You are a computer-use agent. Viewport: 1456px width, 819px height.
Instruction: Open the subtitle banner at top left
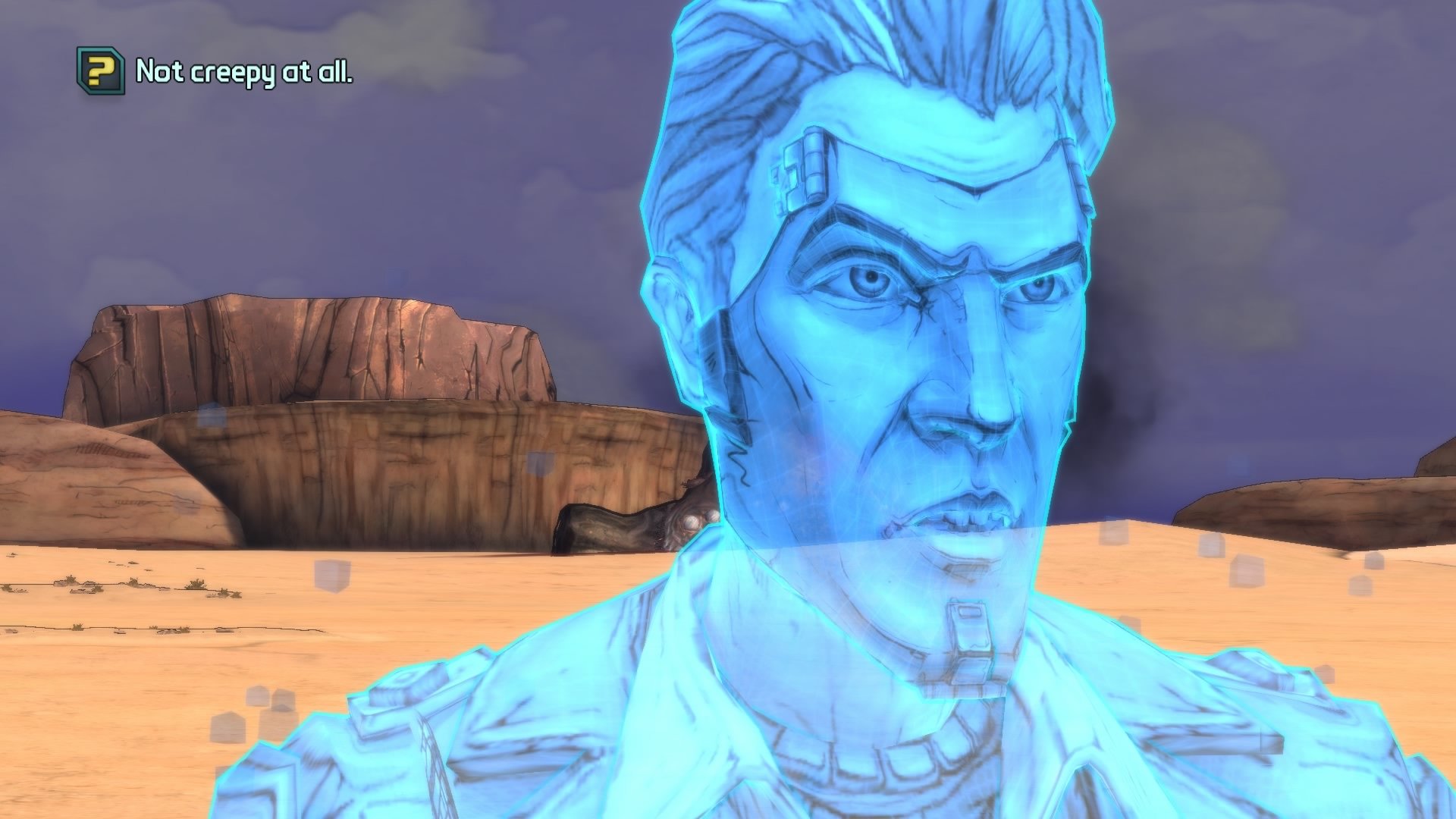click(212, 72)
